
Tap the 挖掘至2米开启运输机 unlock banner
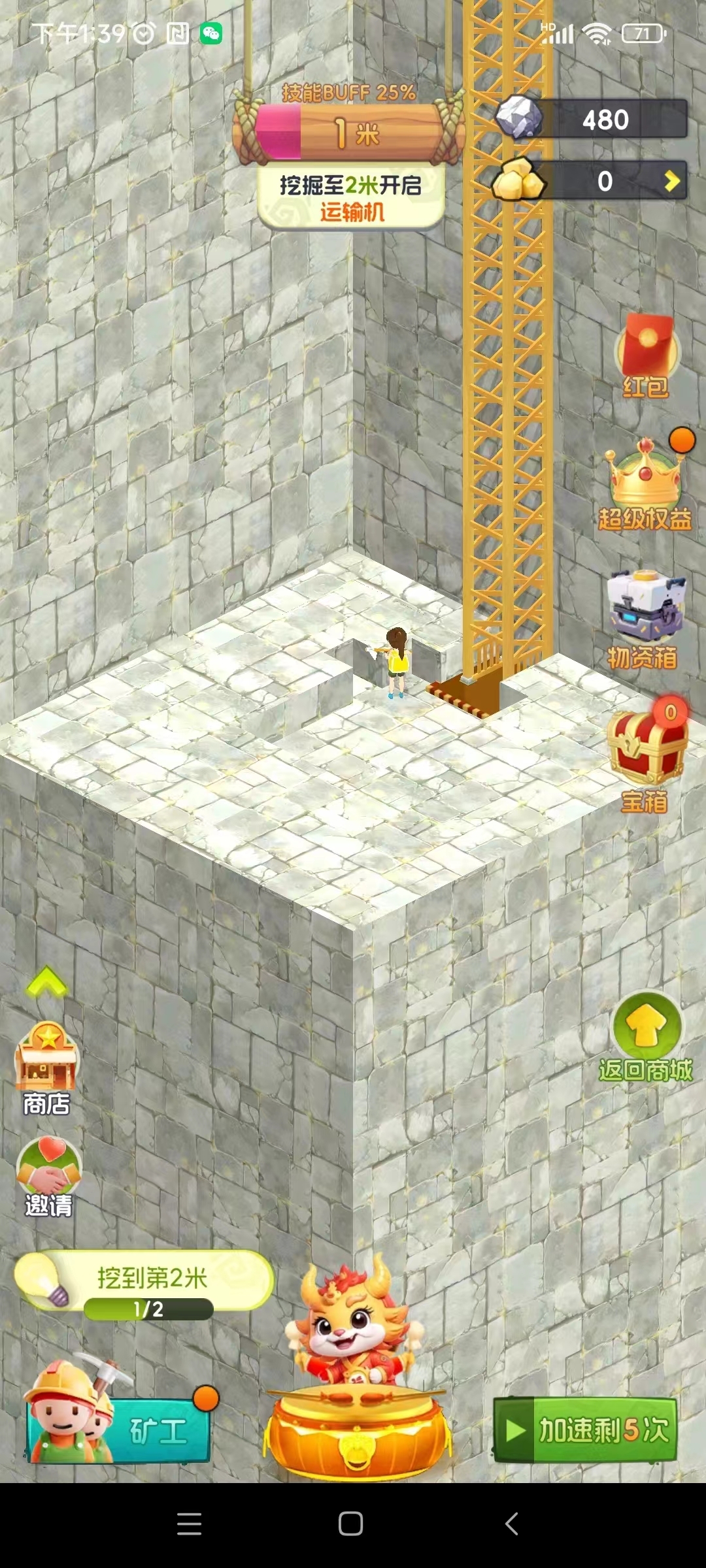[x=351, y=197]
